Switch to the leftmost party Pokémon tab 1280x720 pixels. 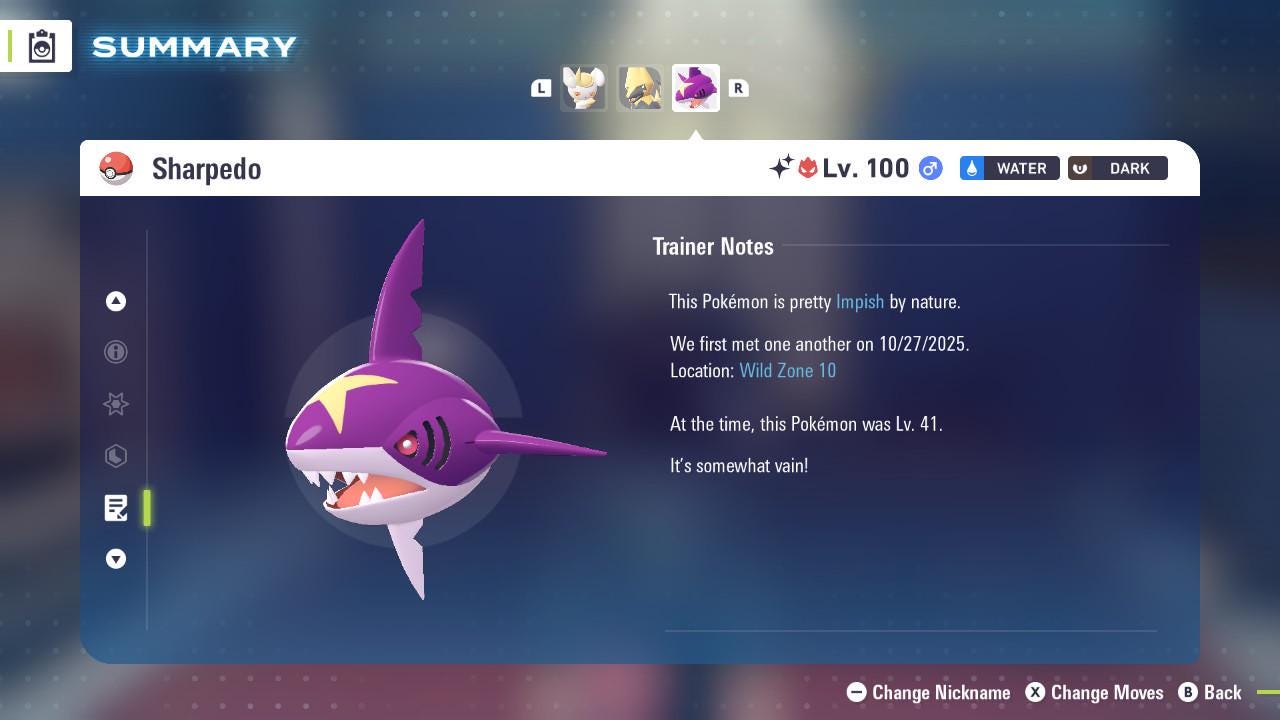coord(584,88)
